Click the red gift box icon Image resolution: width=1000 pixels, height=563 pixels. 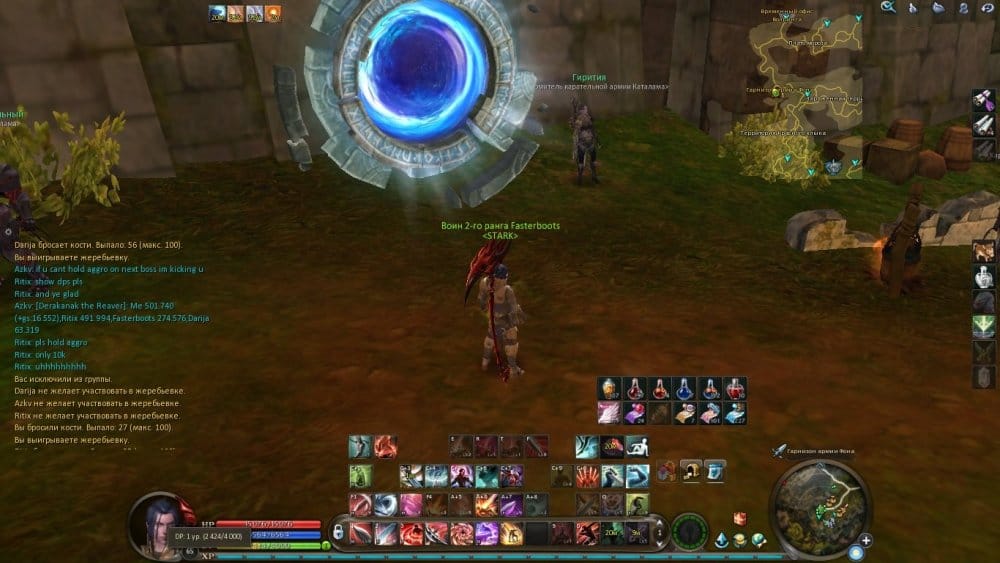click(x=740, y=519)
